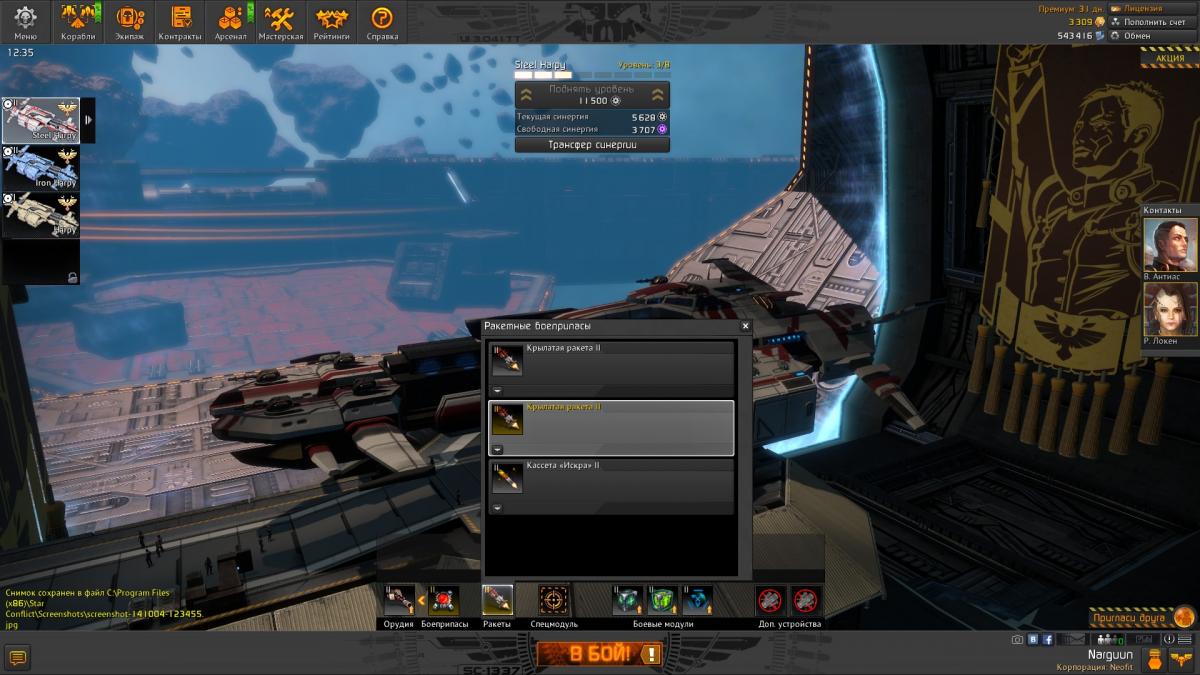Raise ship level for 11500

click(592, 95)
